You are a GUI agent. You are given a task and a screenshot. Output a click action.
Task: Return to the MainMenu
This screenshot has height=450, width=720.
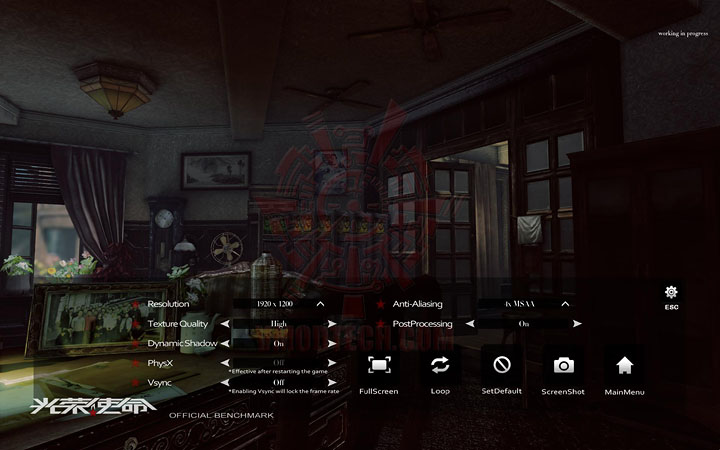pyautogui.click(x=625, y=365)
